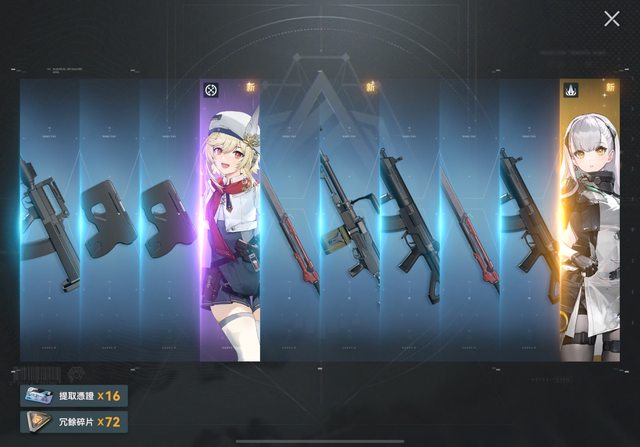Close the pull results screen
The height and width of the screenshot is (447, 640).
click(x=612, y=18)
